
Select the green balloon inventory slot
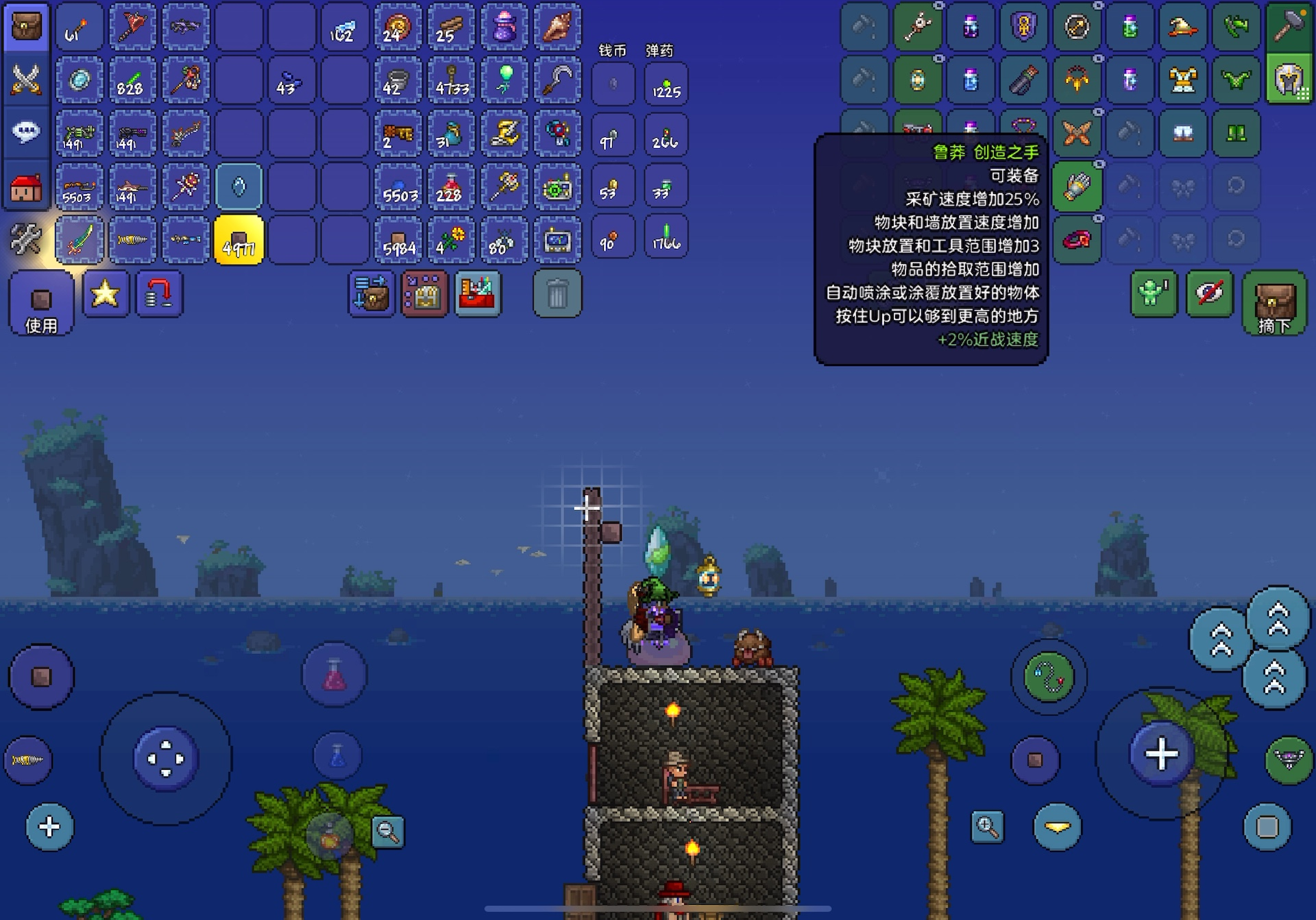pos(504,80)
